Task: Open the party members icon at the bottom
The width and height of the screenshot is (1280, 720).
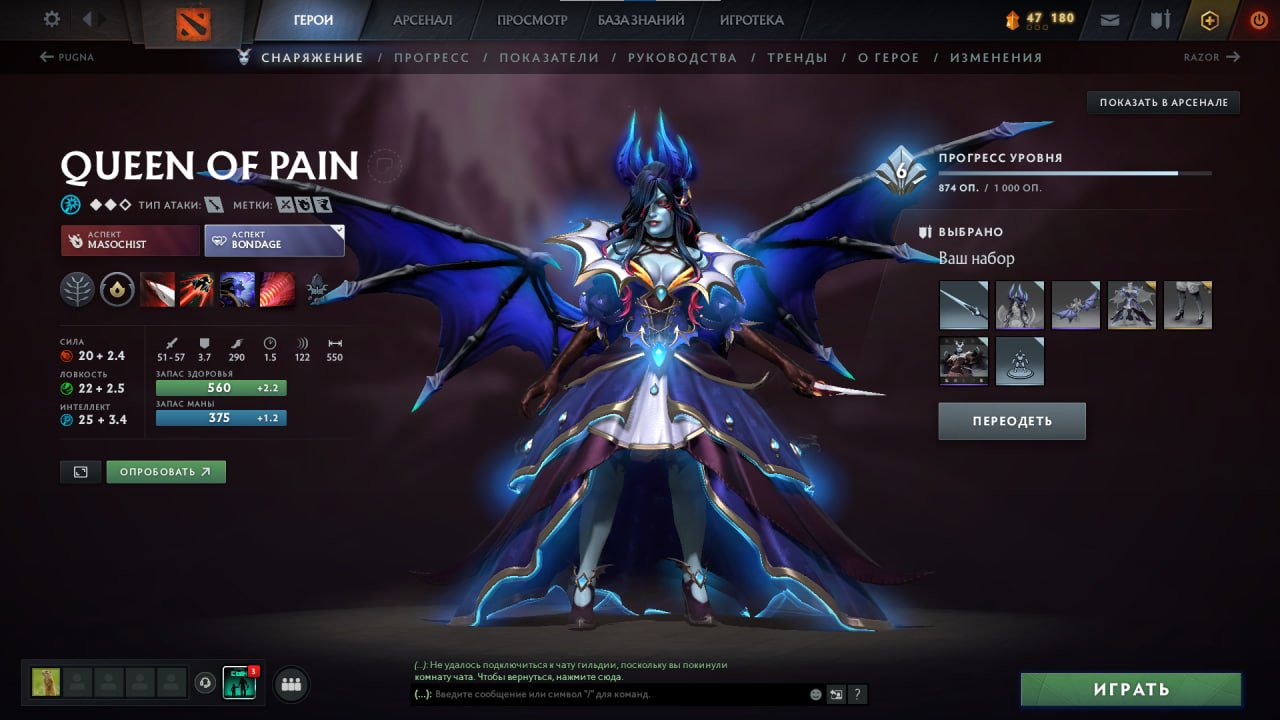Action: pyautogui.click(x=289, y=684)
